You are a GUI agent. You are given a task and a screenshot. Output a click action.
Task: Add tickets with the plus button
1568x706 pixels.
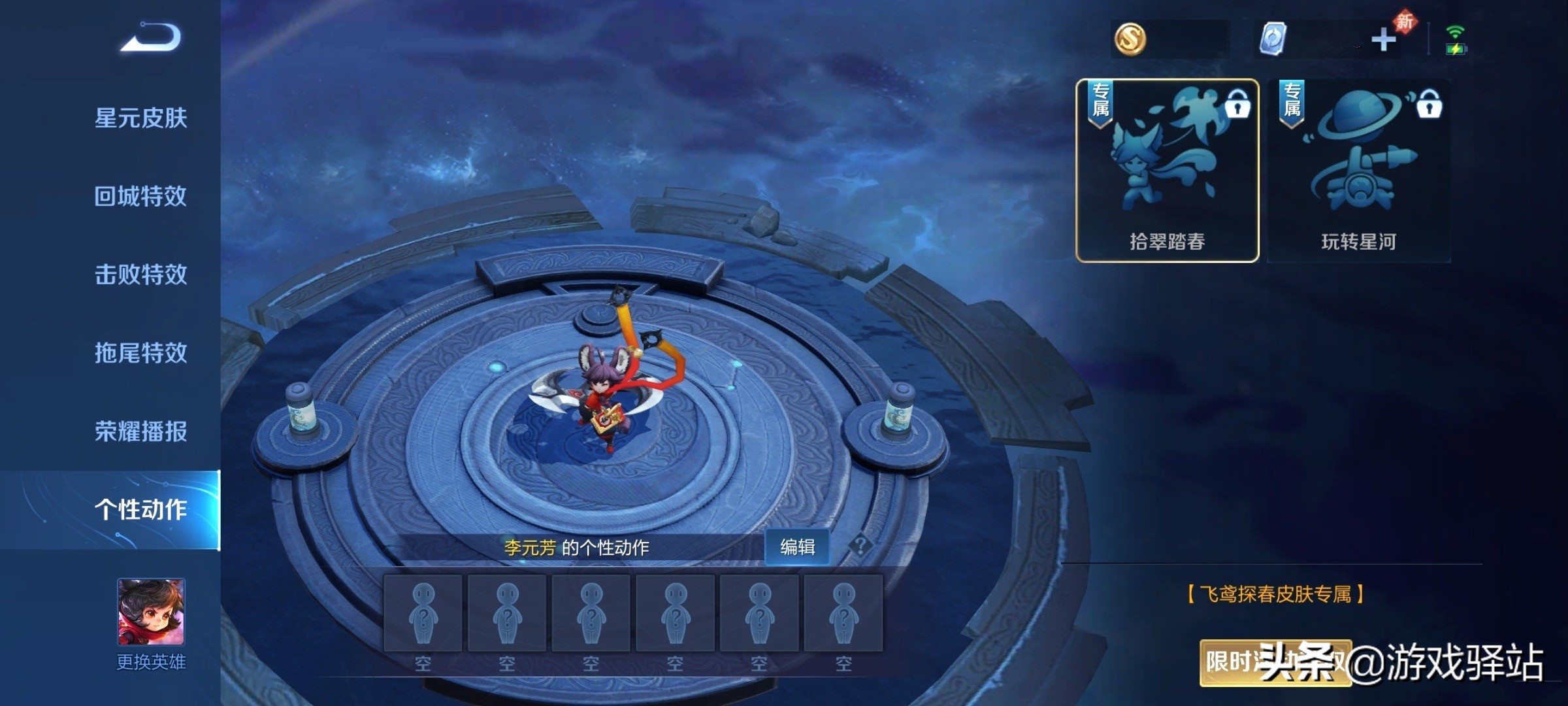coord(1382,40)
